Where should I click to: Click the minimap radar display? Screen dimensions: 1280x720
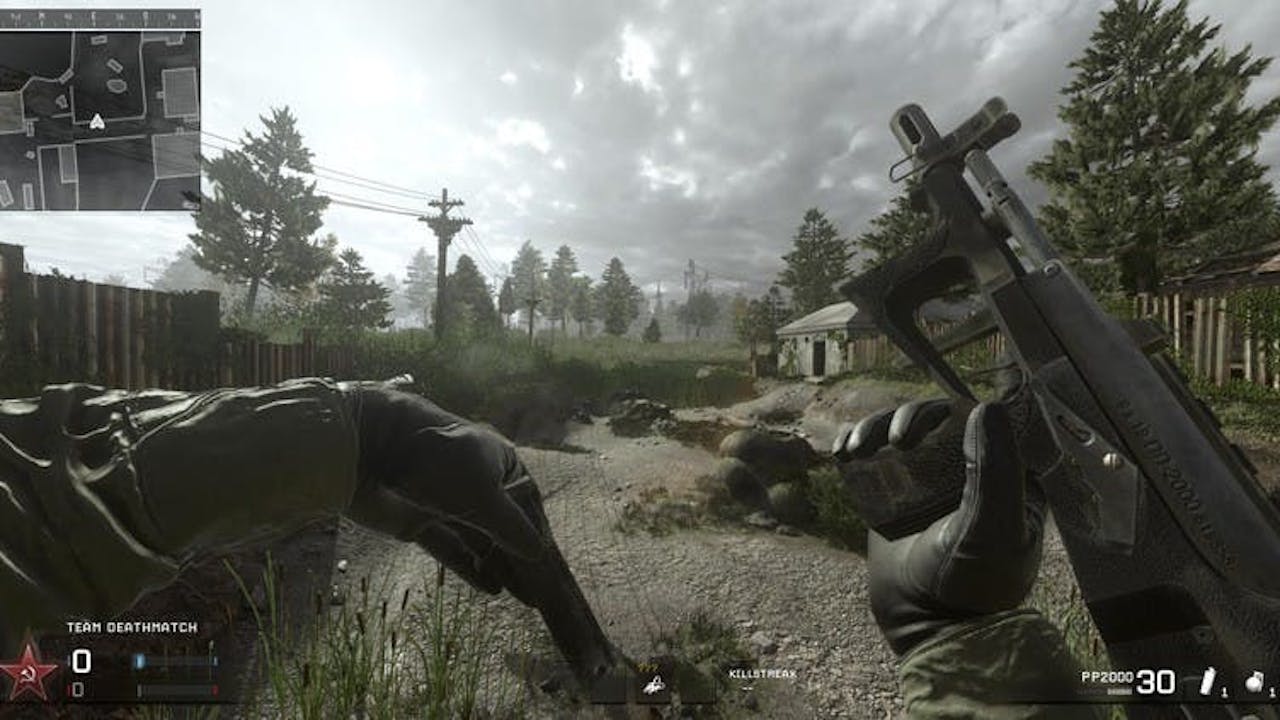coord(100,110)
